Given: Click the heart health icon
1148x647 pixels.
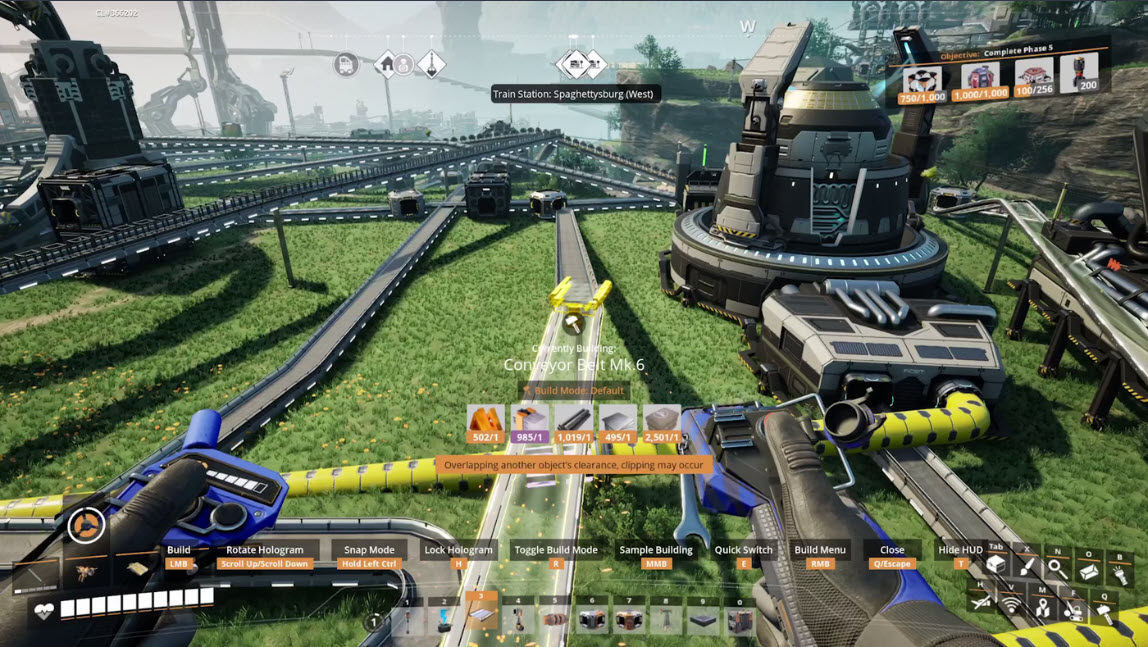Looking at the screenshot, I should point(44,612).
